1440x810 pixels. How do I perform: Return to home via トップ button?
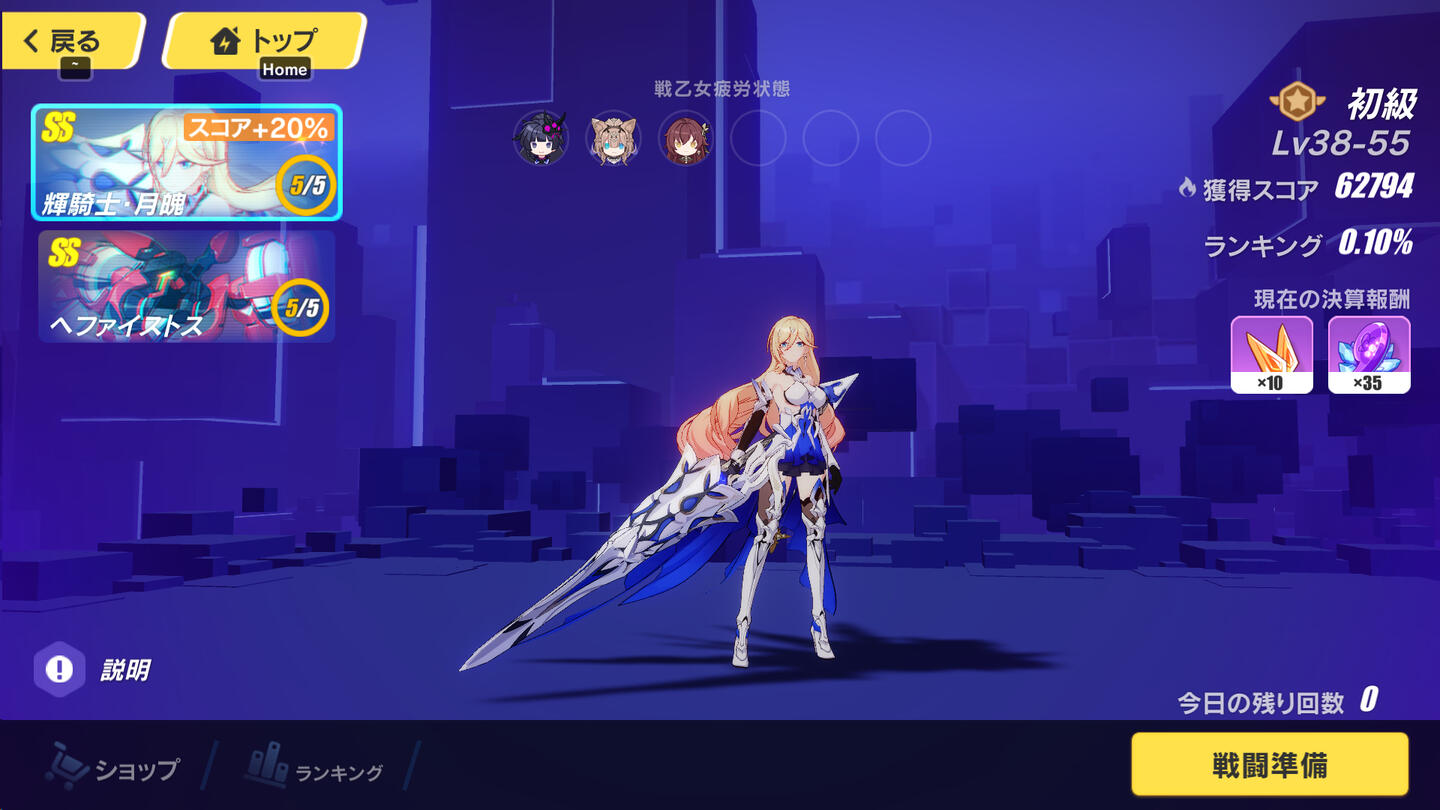point(263,41)
